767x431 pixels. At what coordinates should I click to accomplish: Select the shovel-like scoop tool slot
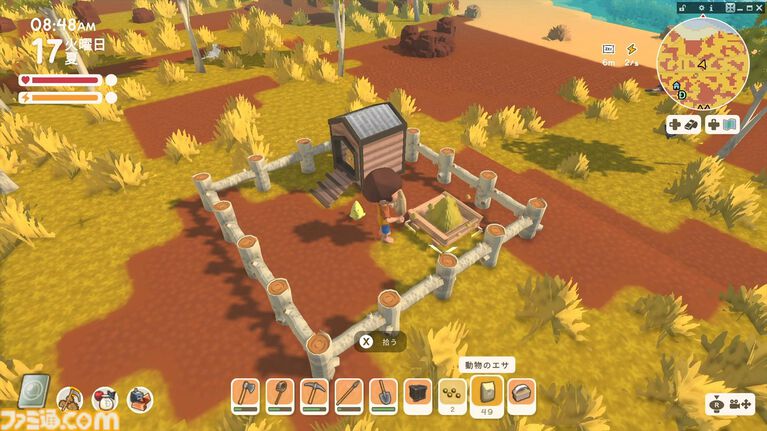(x=280, y=396)
